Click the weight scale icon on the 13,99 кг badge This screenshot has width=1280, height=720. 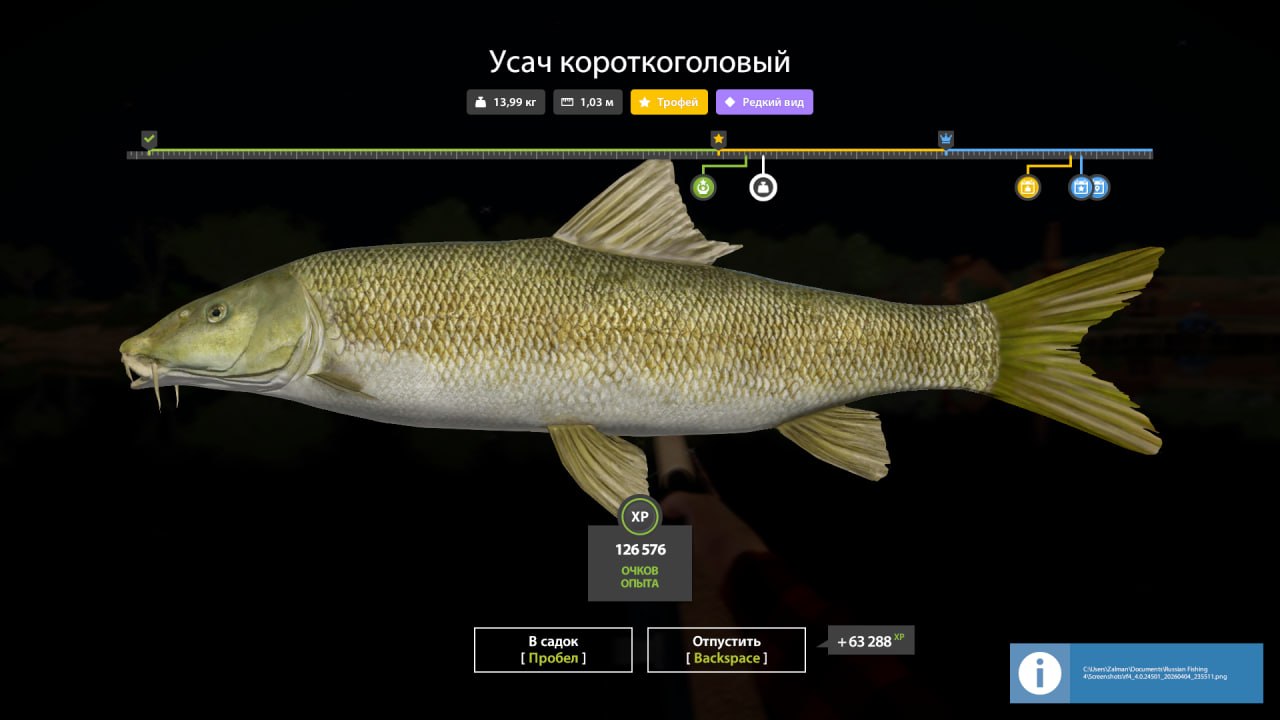click(x=478, y=101)
